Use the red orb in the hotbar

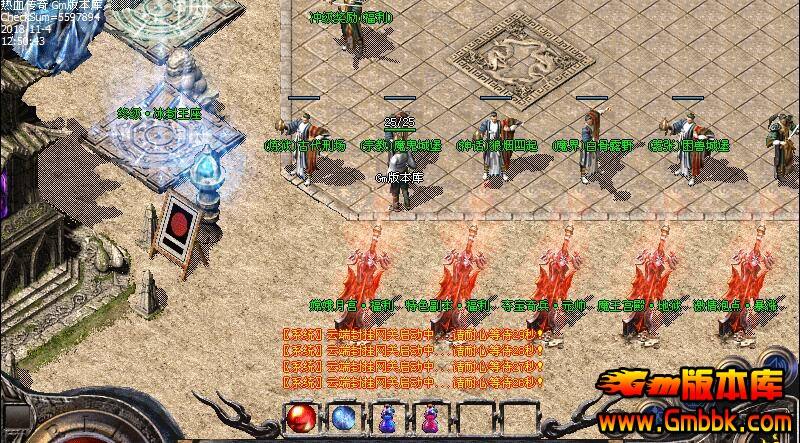[x=299, y=418]
